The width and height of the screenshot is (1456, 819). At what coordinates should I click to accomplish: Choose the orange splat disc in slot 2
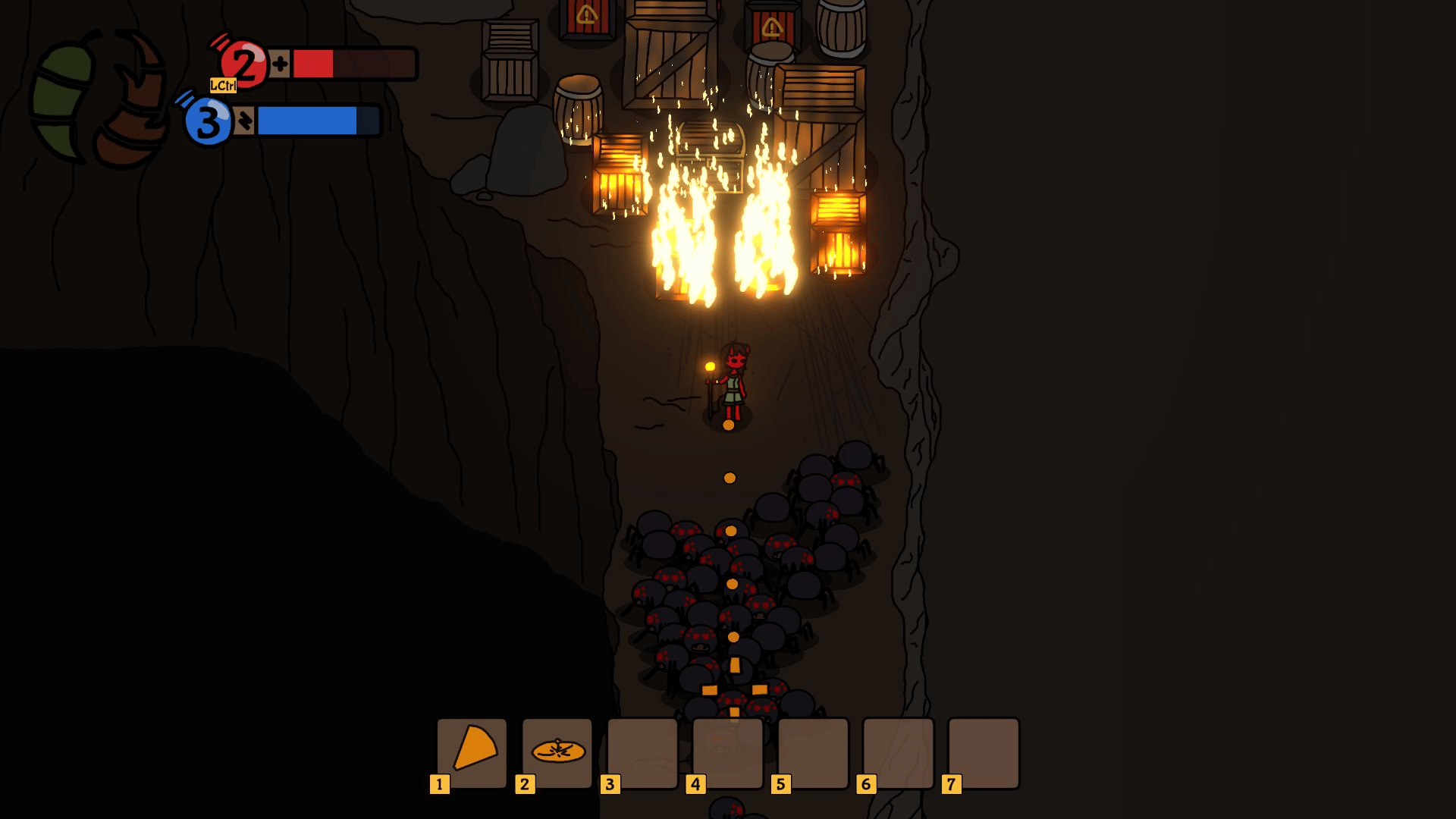point(557,752)
